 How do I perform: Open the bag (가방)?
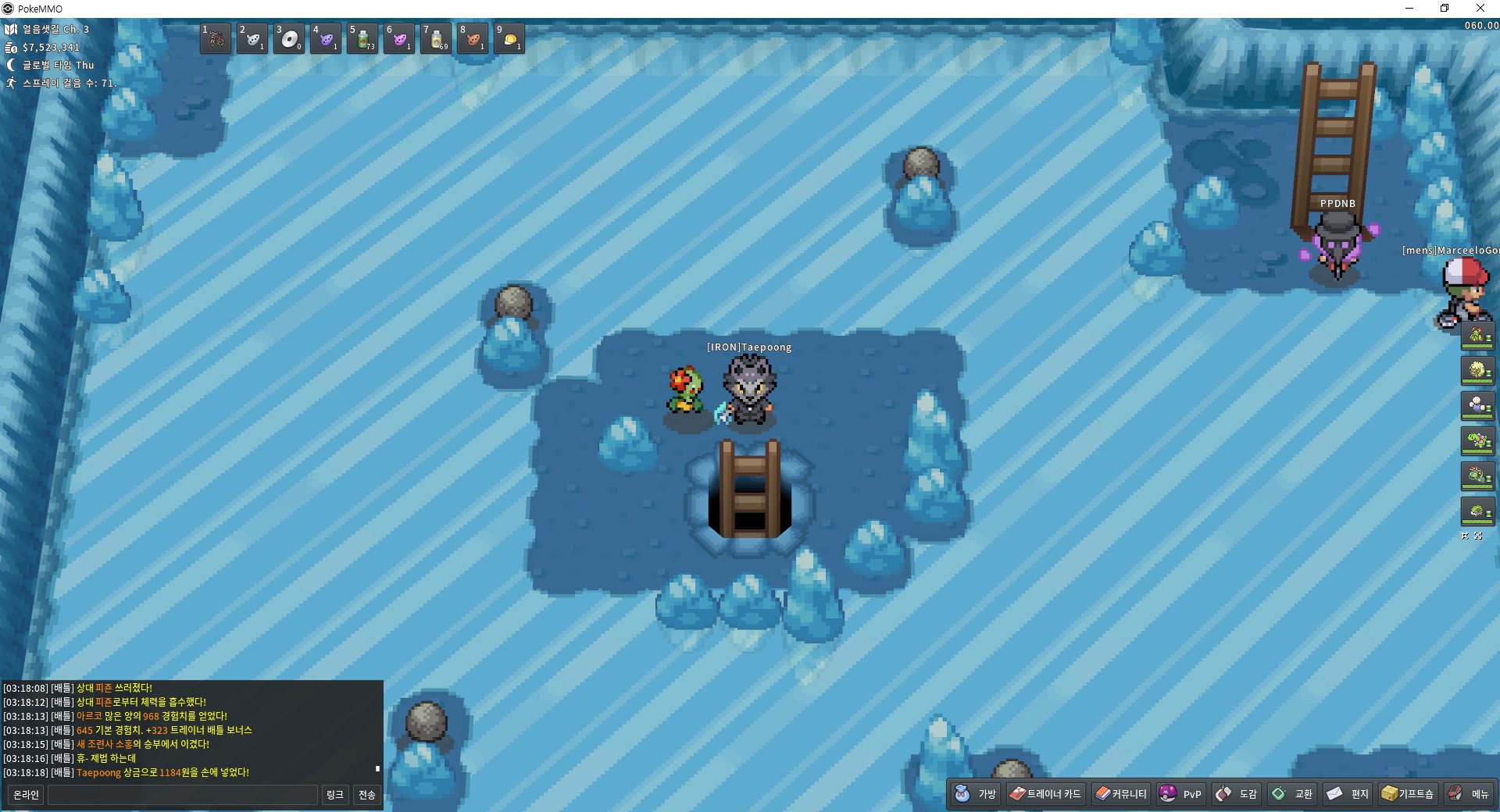976,794
